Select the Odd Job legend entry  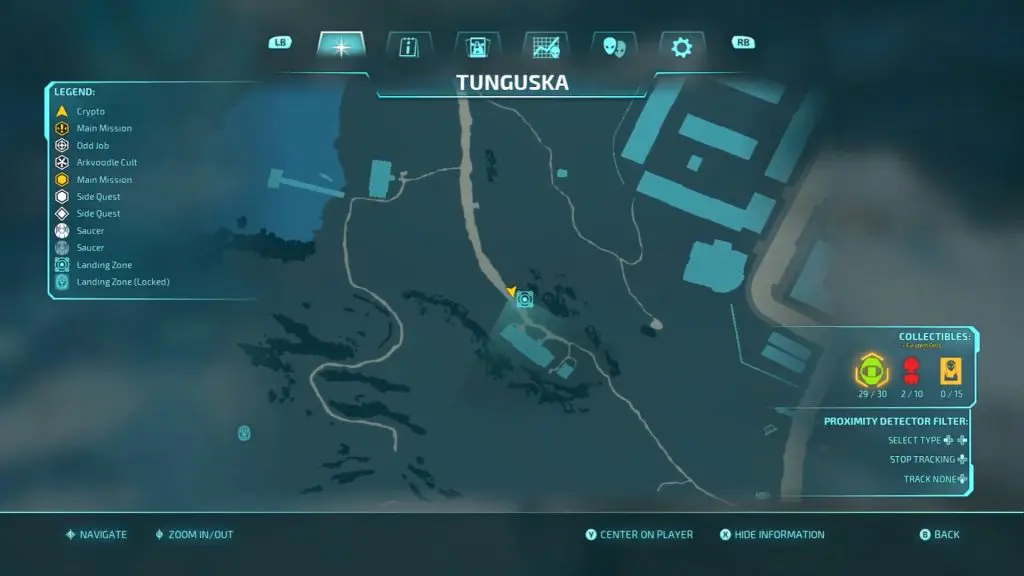coord(92,145)
